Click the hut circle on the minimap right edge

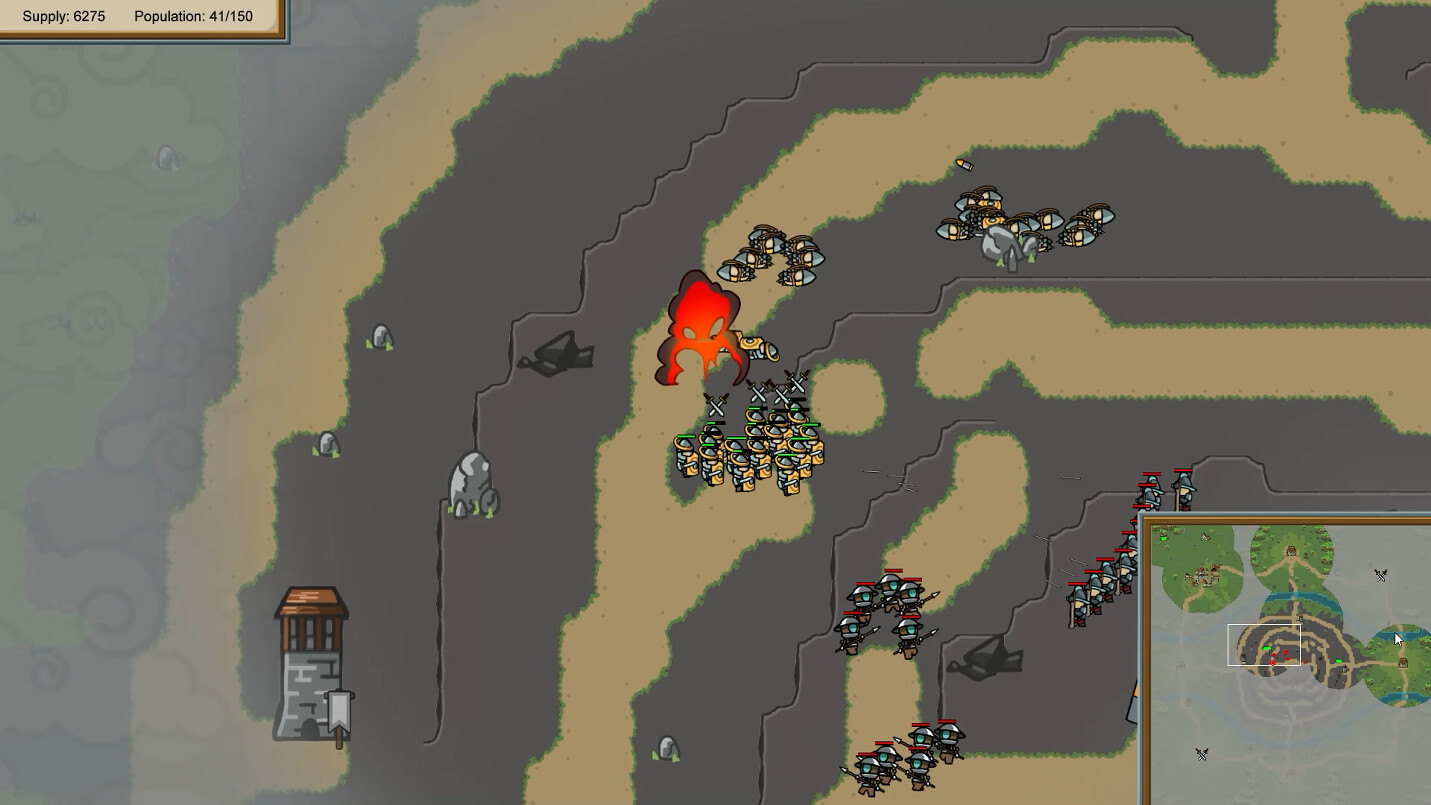(1403, 663)
